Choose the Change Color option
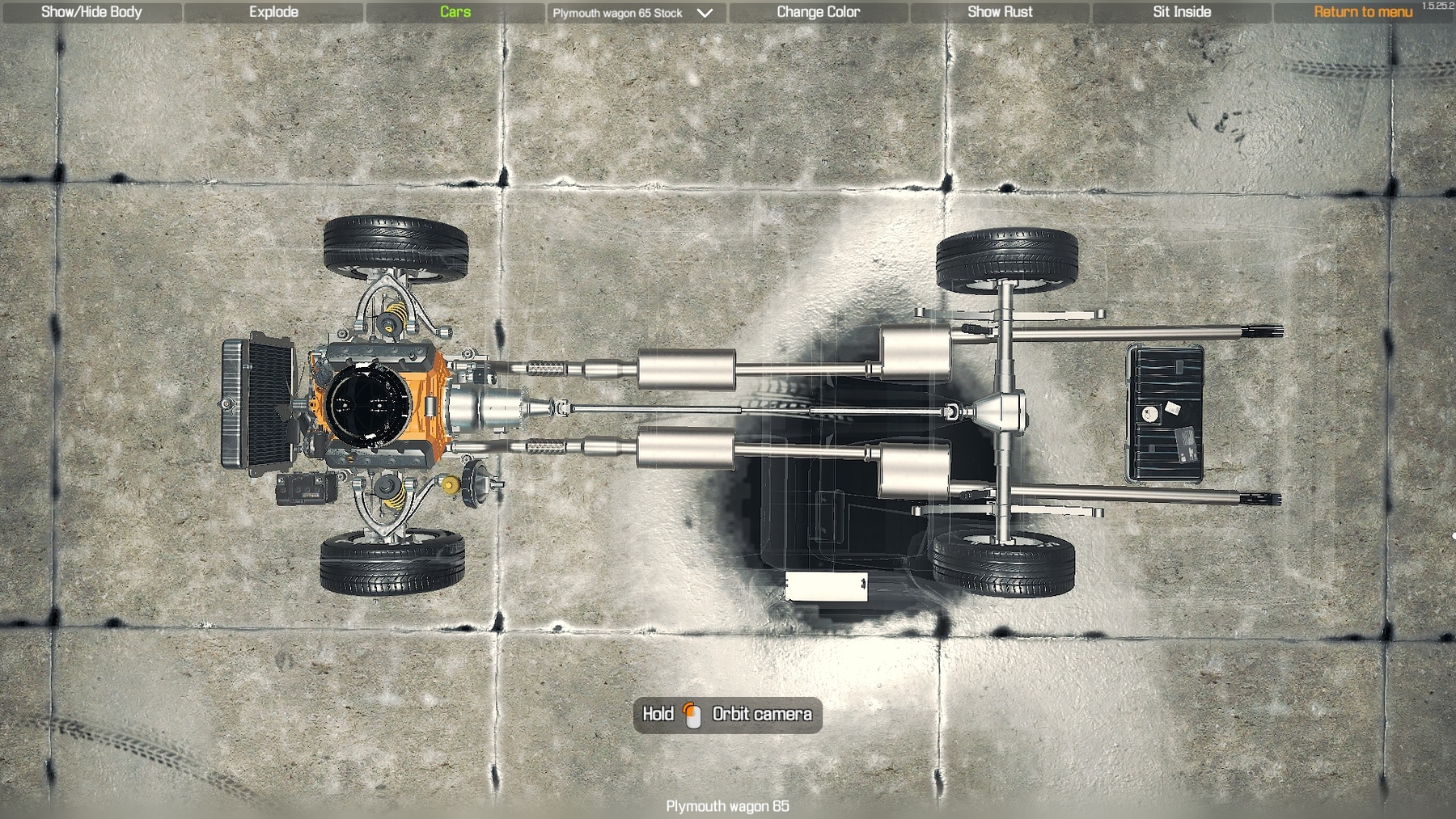Screen dimensions: 1456x819 click(x=818, y=12)
